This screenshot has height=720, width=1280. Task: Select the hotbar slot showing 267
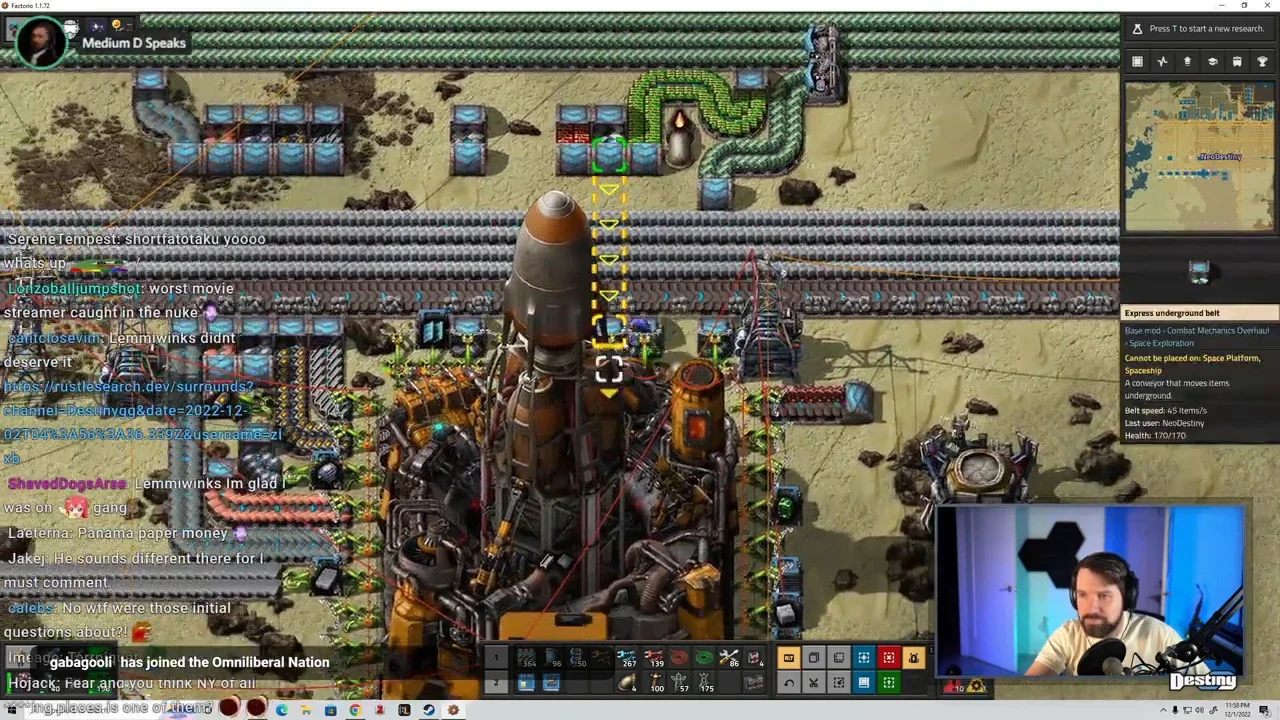627,658
